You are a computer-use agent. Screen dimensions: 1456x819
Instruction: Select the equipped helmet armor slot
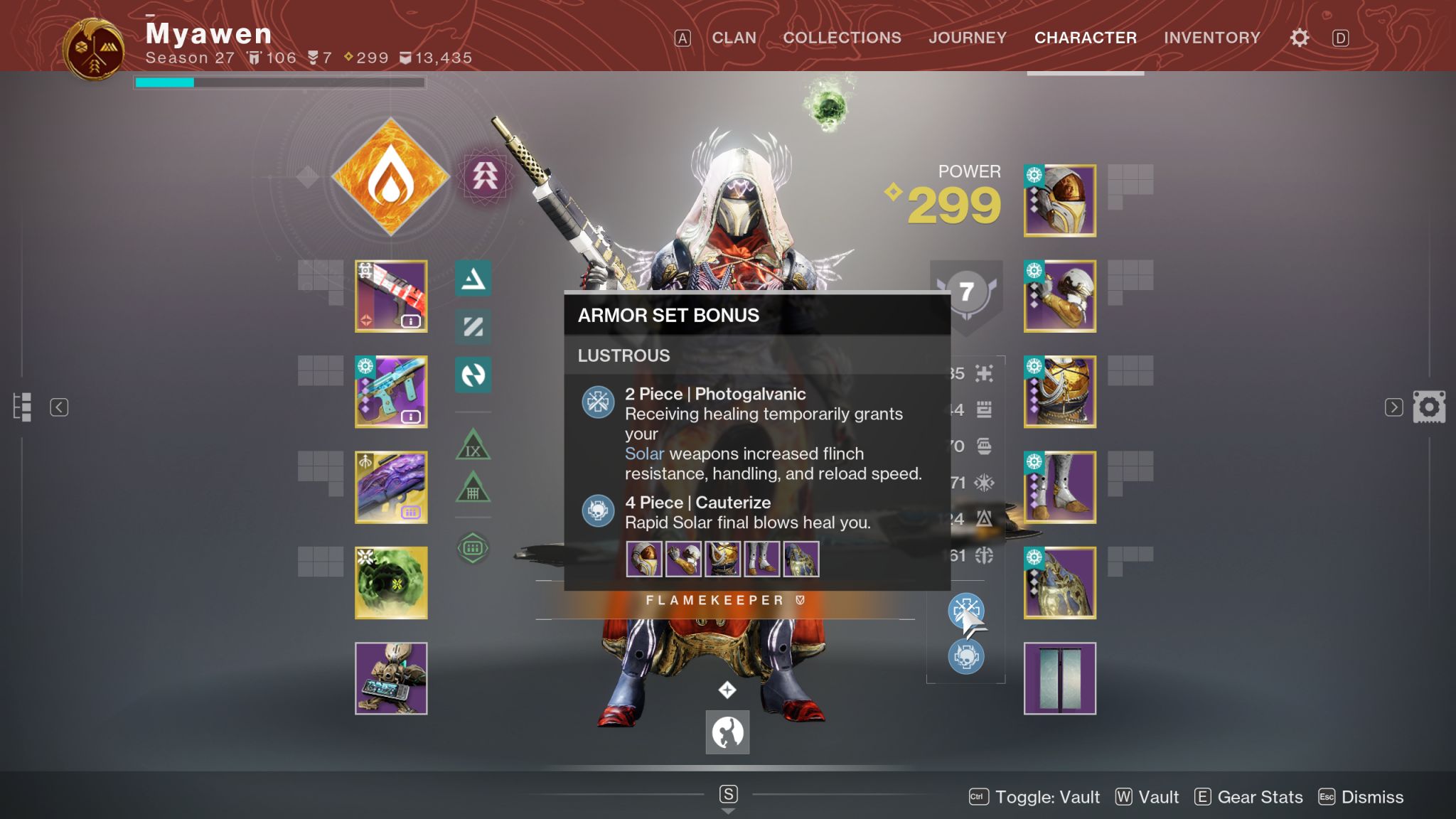coord(1059,200)
